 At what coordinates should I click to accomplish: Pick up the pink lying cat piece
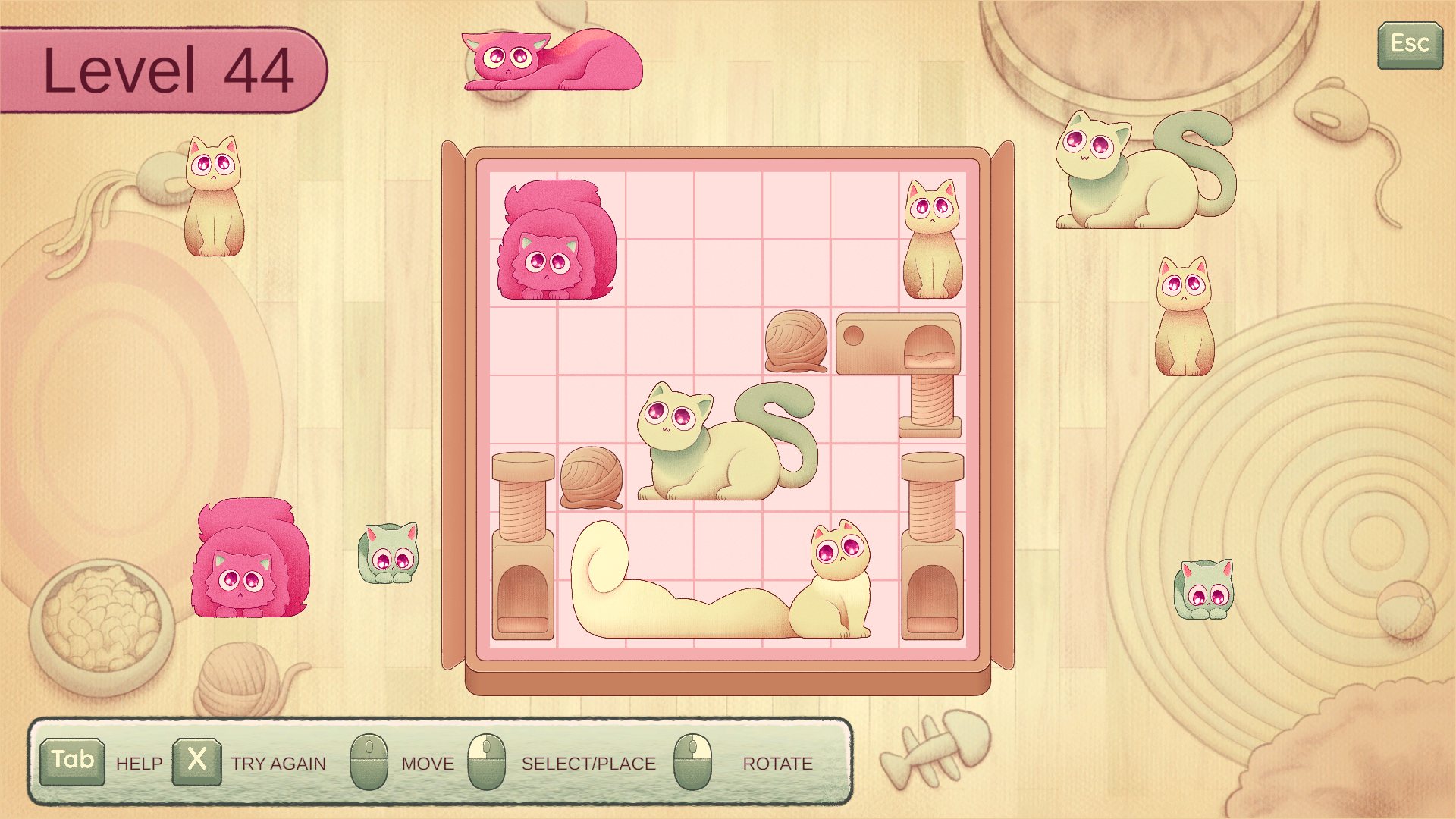(x=554, y=62)
